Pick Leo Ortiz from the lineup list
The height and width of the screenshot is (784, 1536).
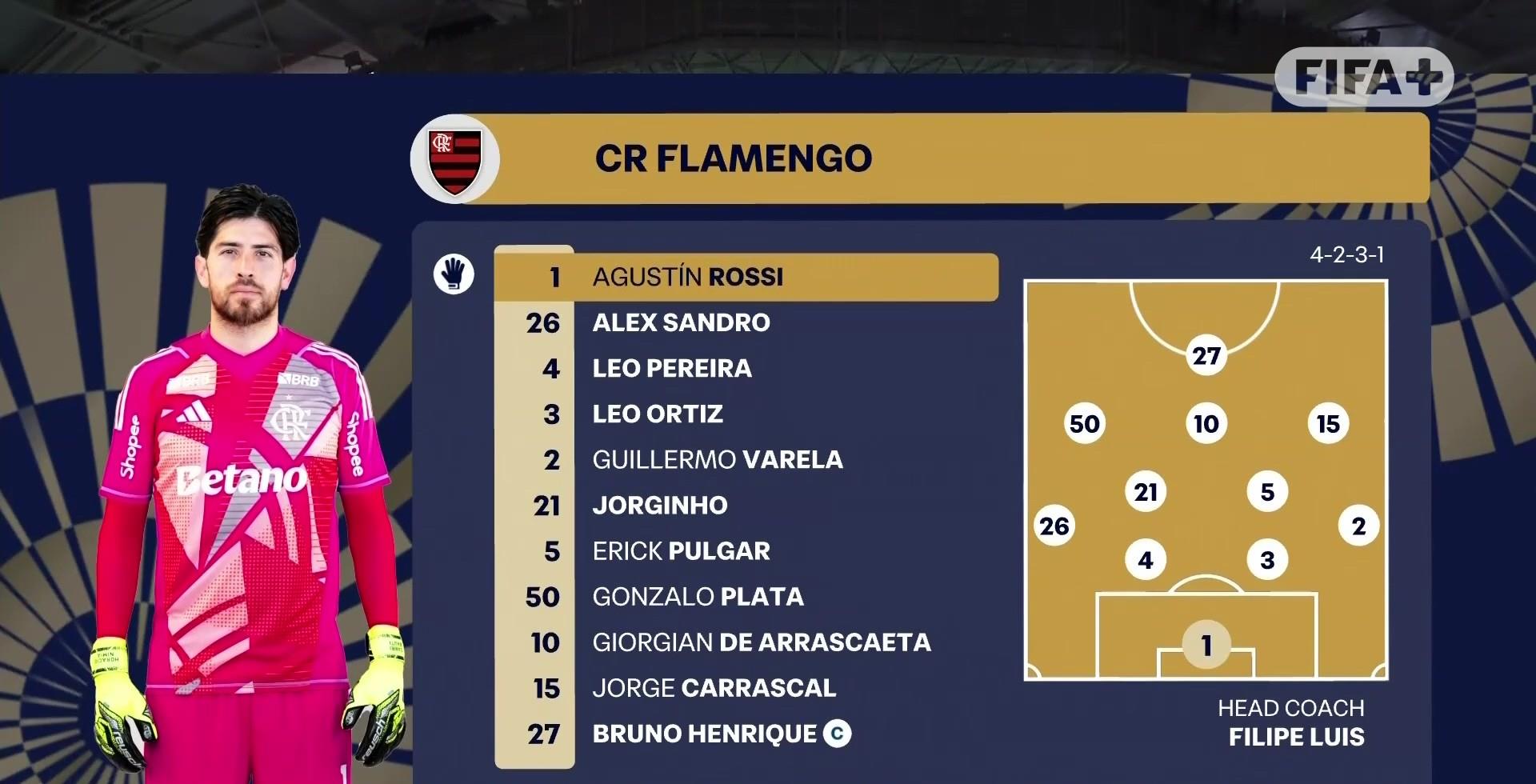pos(657,414)
